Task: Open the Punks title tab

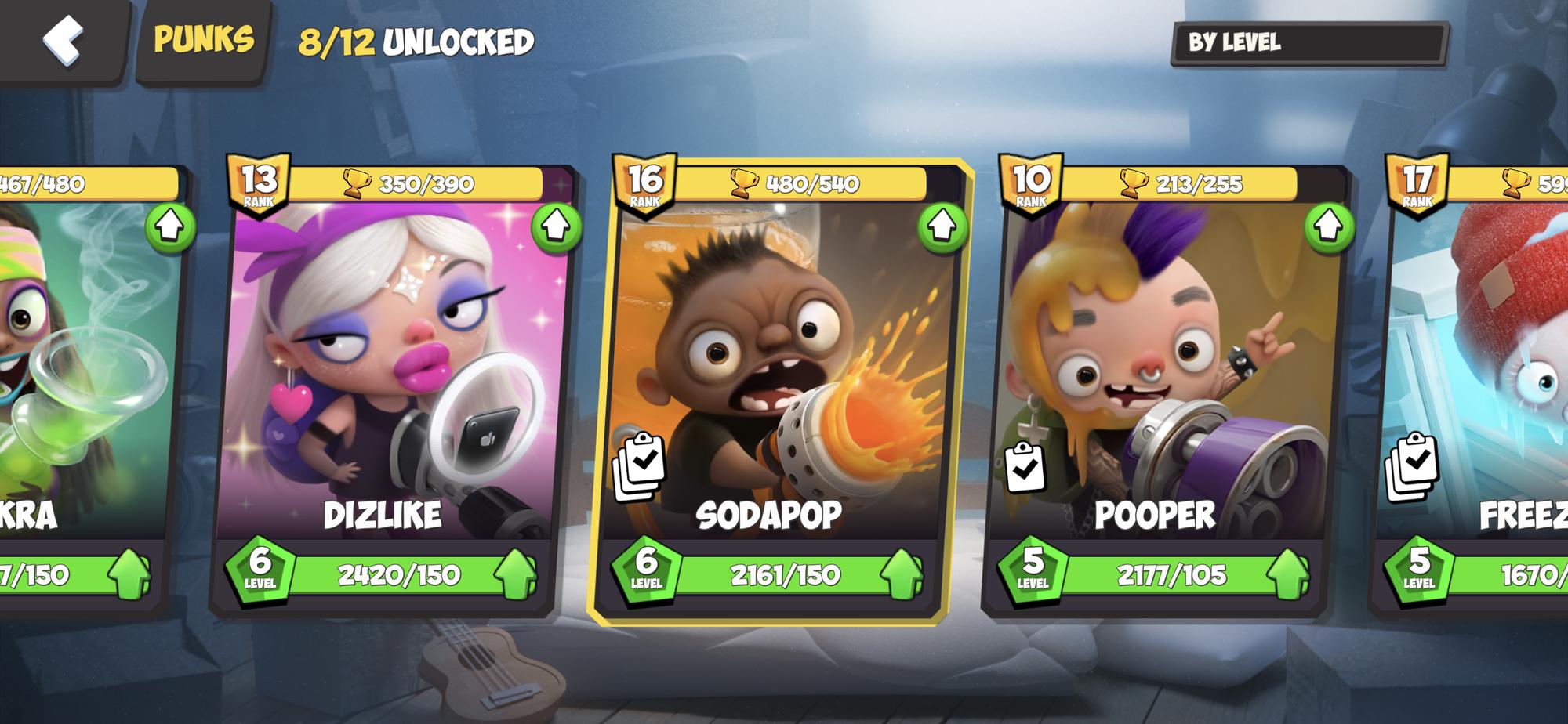Action: [204, 39]
